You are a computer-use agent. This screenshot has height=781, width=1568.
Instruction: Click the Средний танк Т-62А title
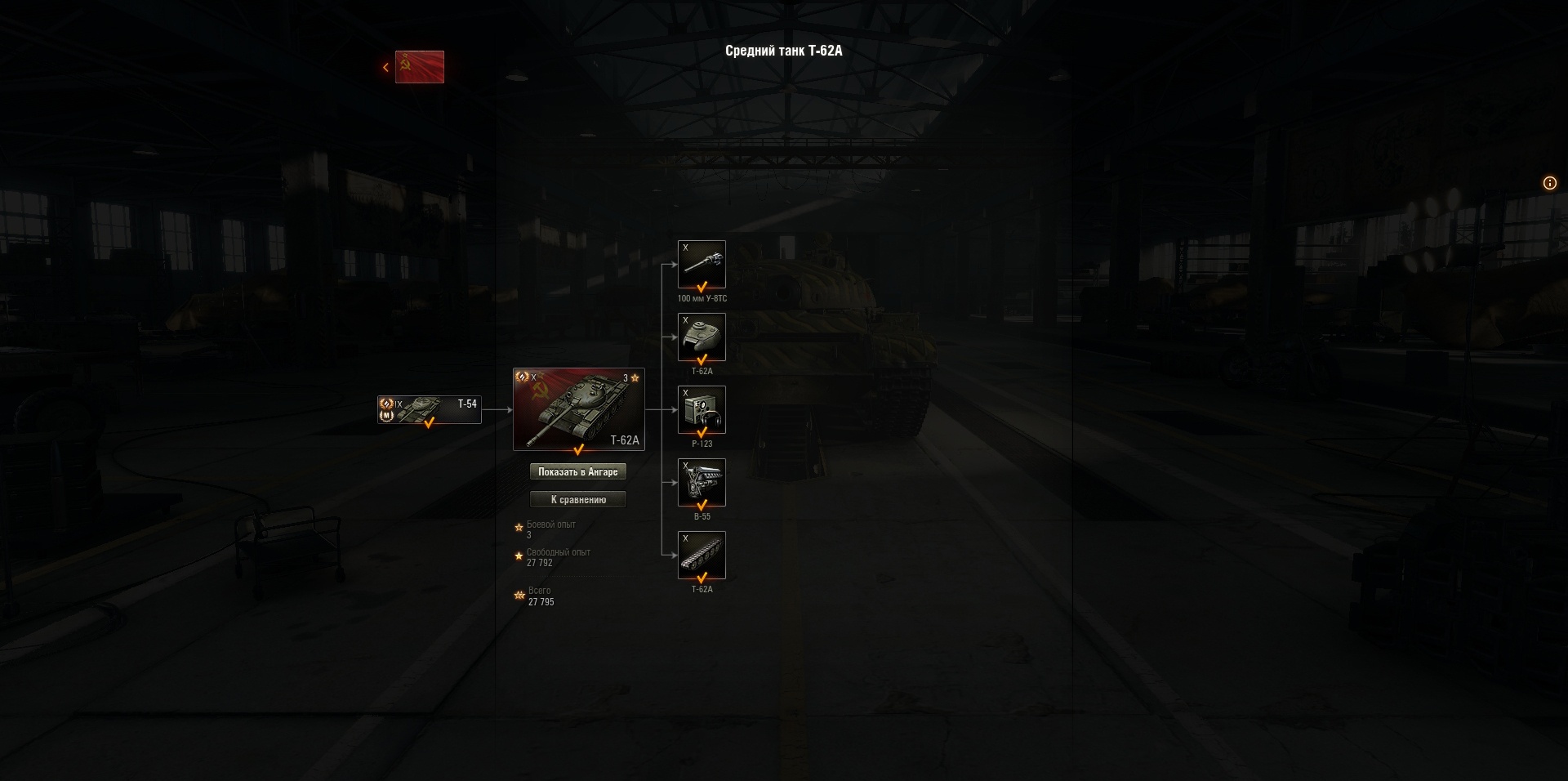[784, 51]
